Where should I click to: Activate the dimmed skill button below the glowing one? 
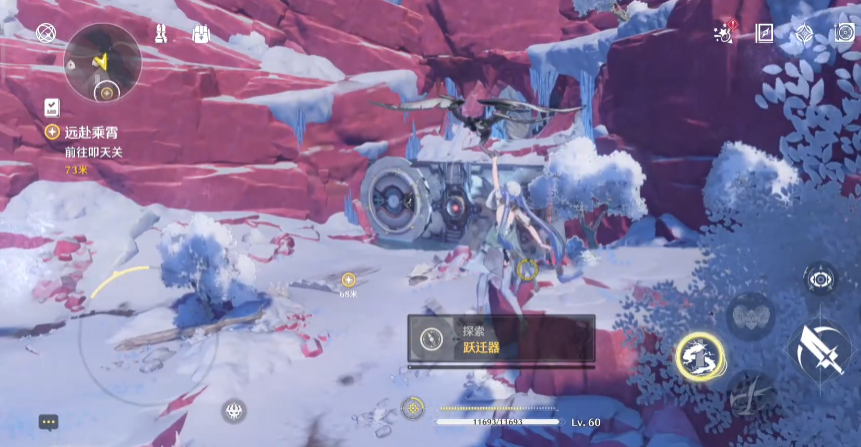(751, 395)
